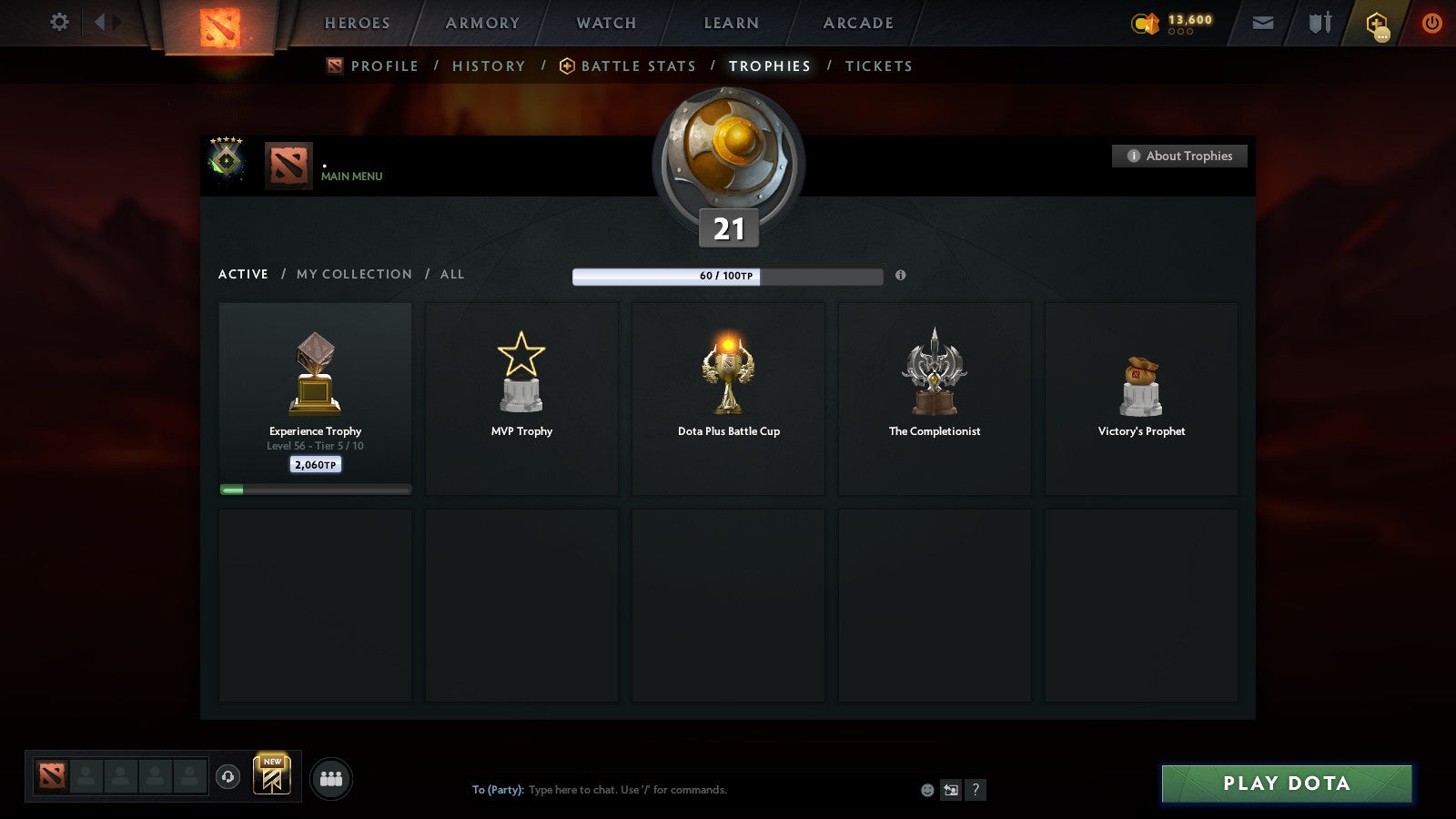Open the mail/notifications inbox icon
The image size is (1456, 819).
(x=1263, y=23)
